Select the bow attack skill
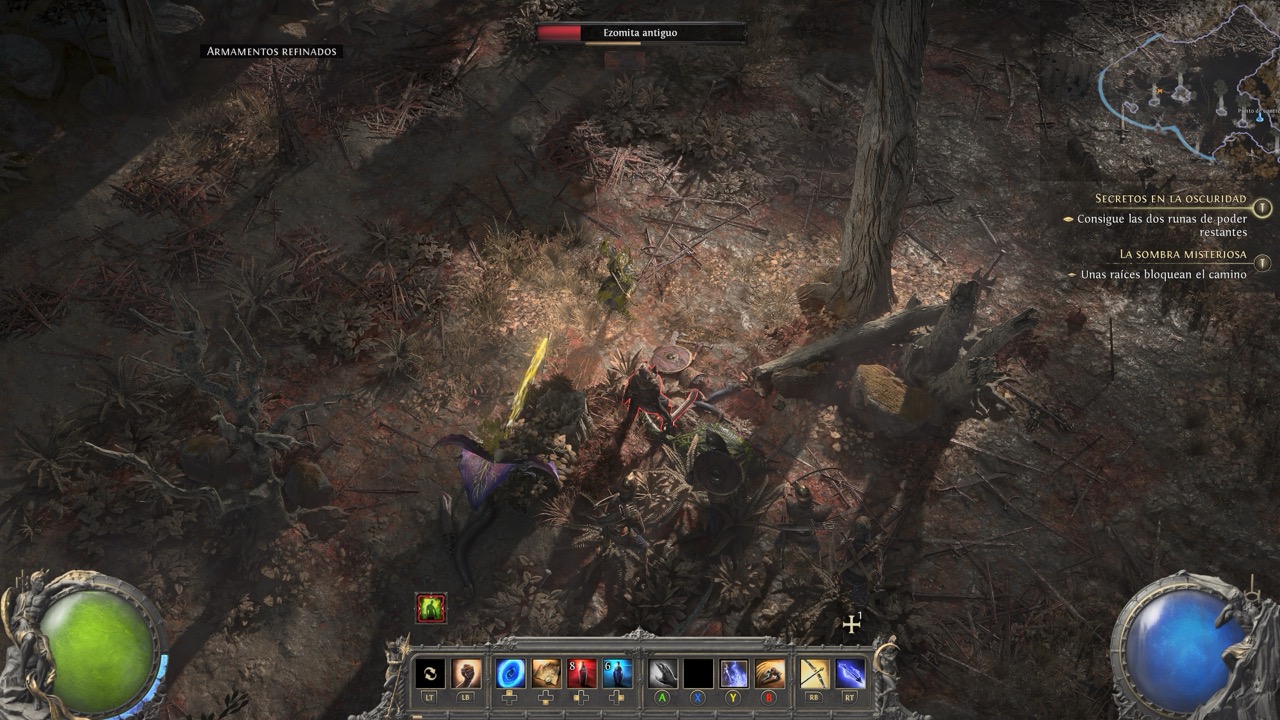The width and height of the screenshot is (1280, 720). click(814, 673)
